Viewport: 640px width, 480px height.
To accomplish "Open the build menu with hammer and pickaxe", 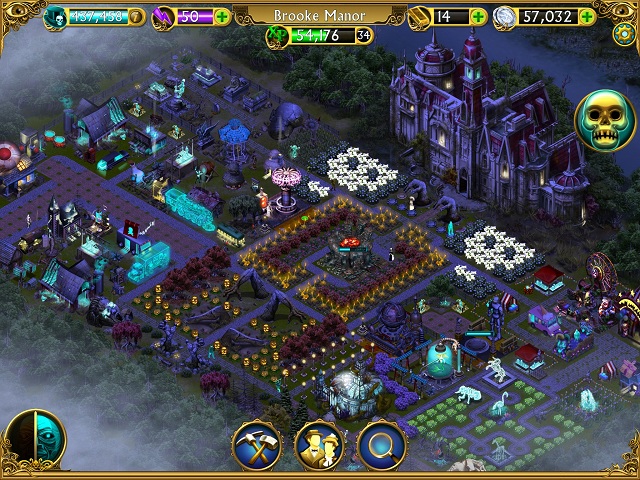I will click(257, 444).
